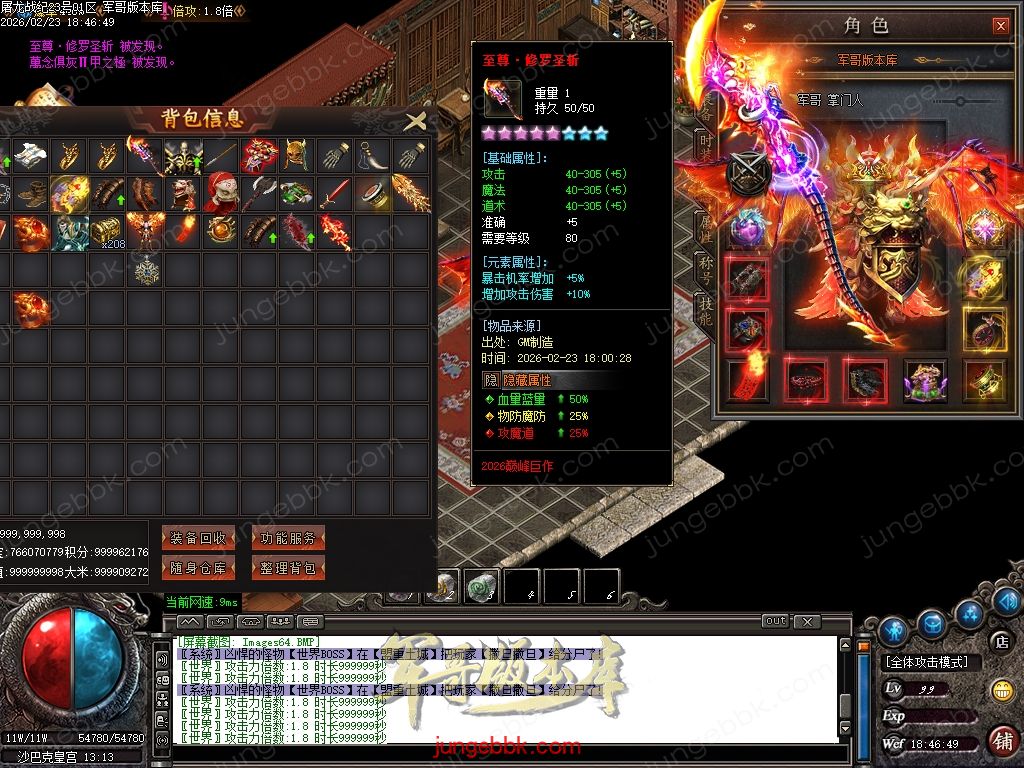Open the 铺 stall button
Screen dimensions: 1024x768
click(x=1001, y=741)
